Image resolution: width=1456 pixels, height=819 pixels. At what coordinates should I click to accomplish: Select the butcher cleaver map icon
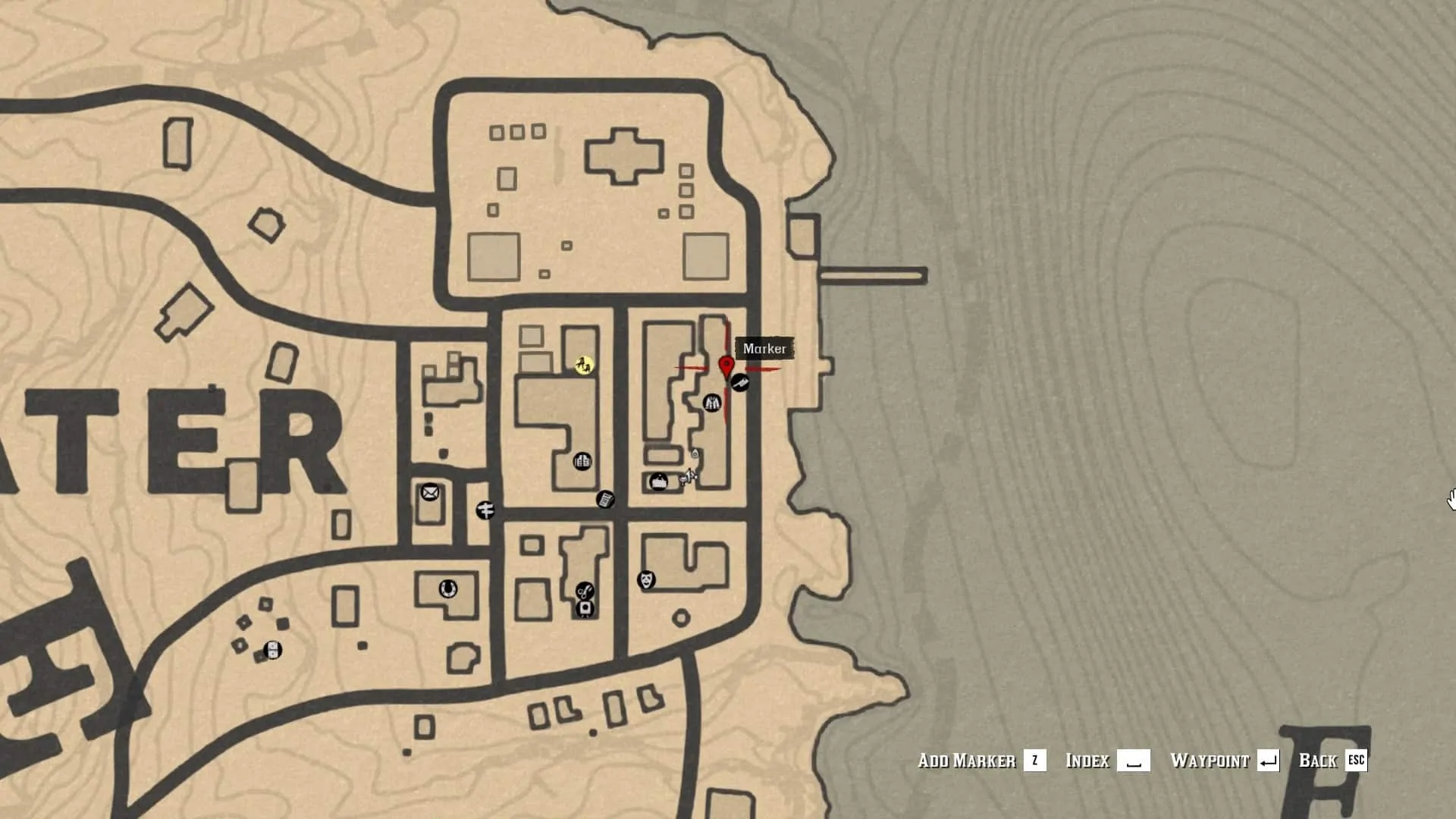[740, 383]
